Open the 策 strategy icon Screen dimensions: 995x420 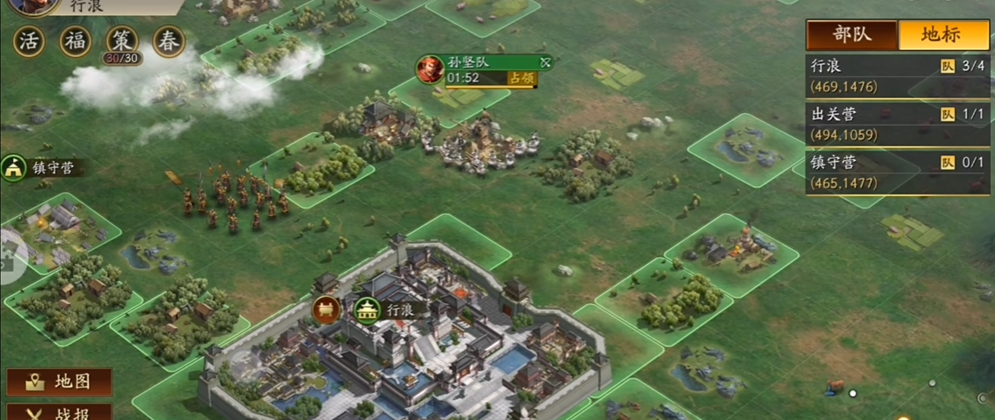(x=121, y=42)
